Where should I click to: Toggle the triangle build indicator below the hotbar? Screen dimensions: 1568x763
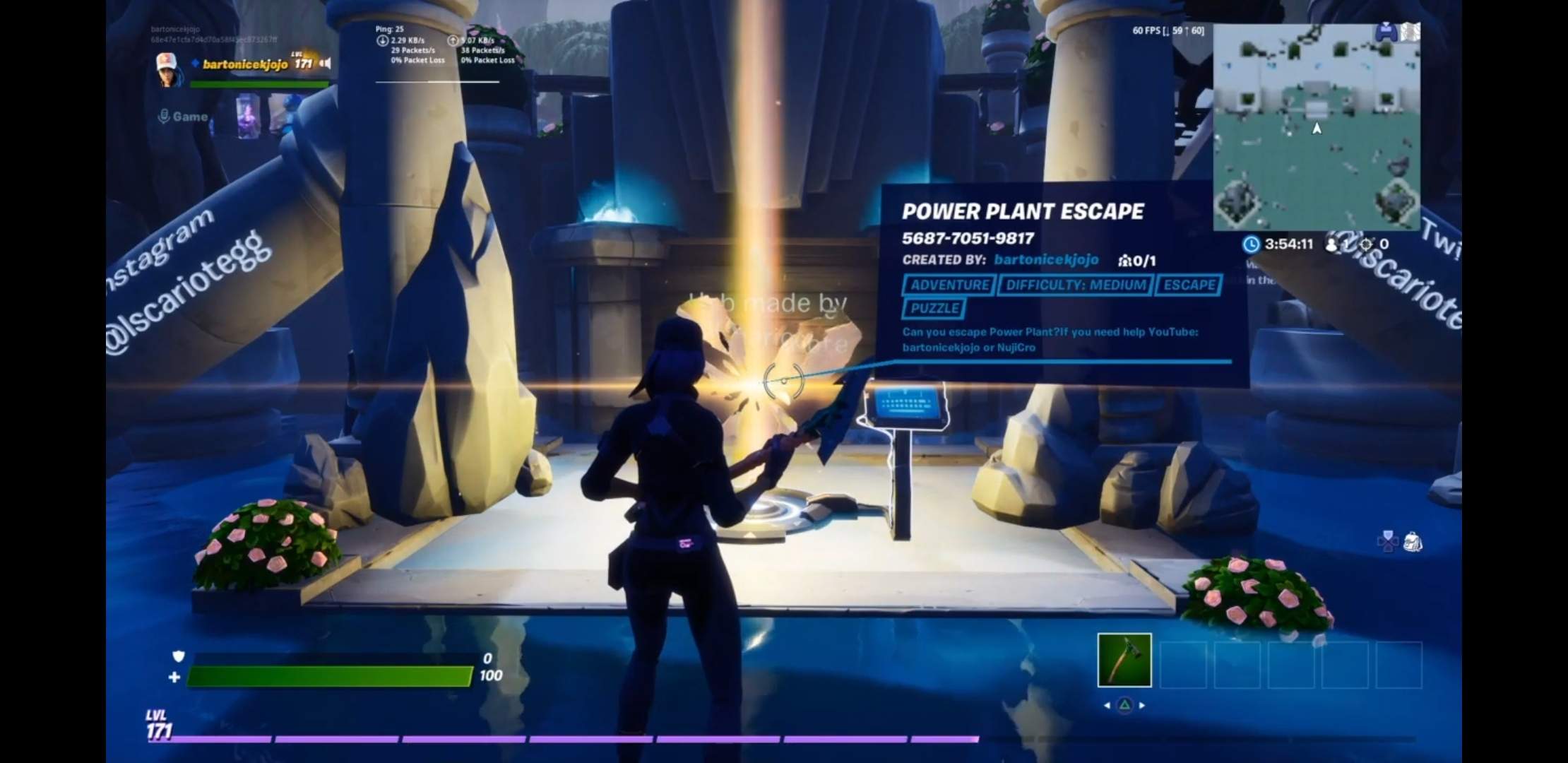tap(1125, 704)
